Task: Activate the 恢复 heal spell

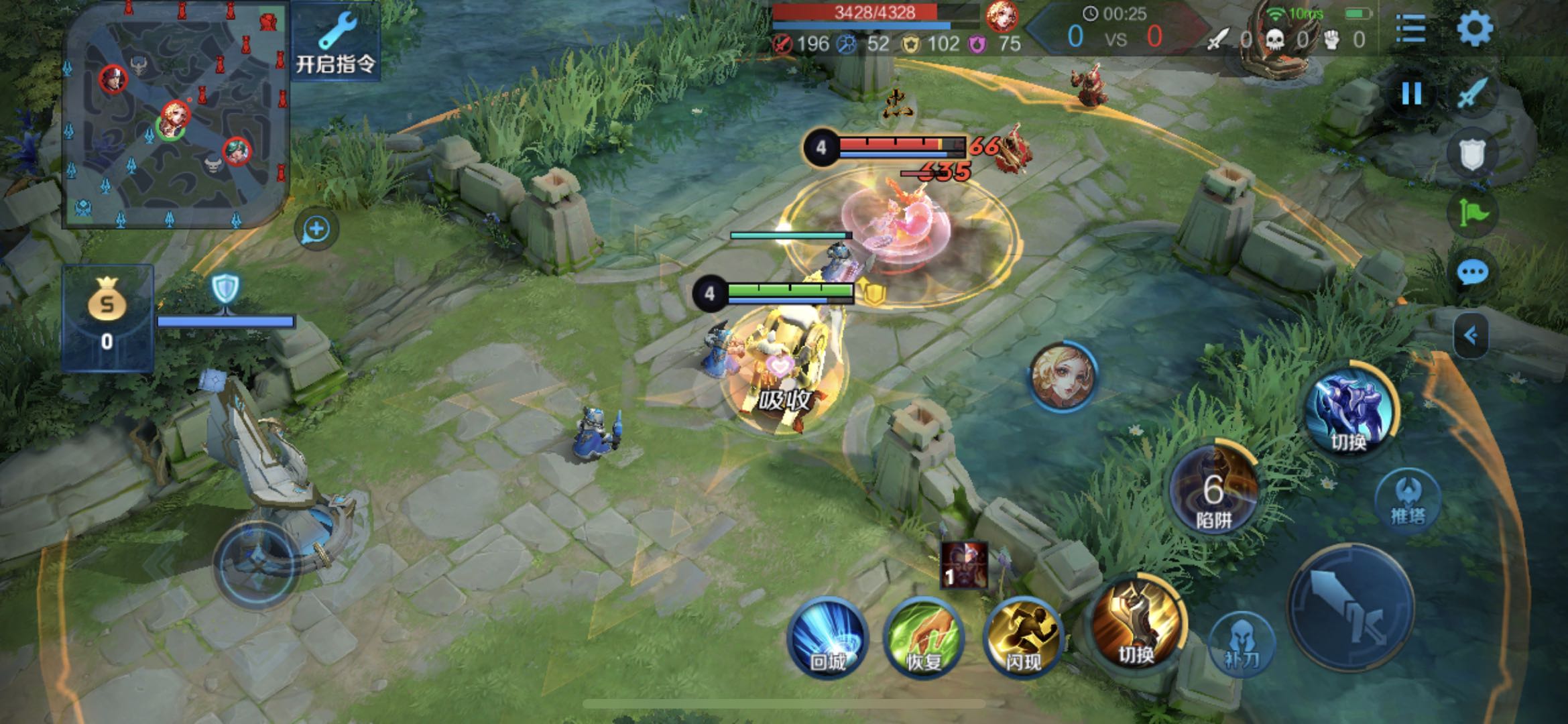Action: pos(924,637)
